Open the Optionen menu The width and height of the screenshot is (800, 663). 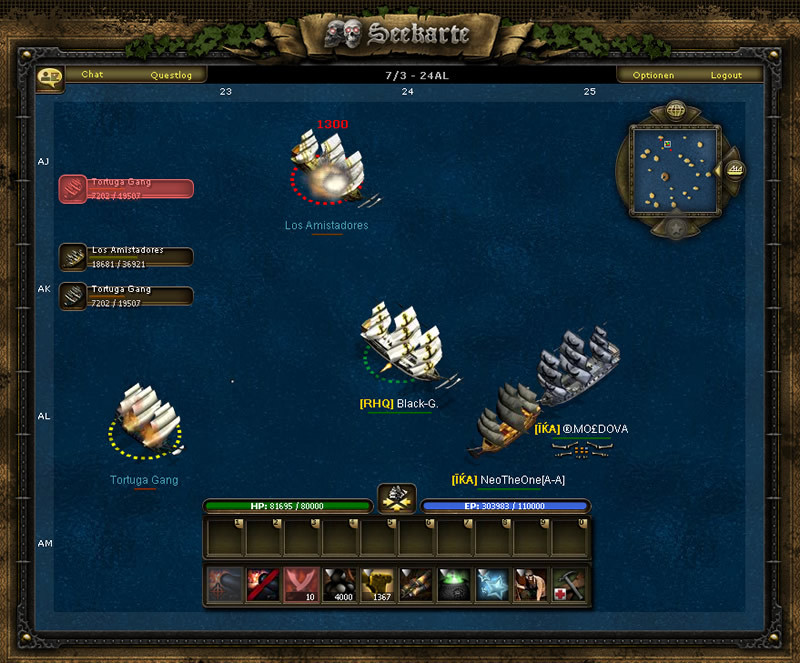(654, 75)
